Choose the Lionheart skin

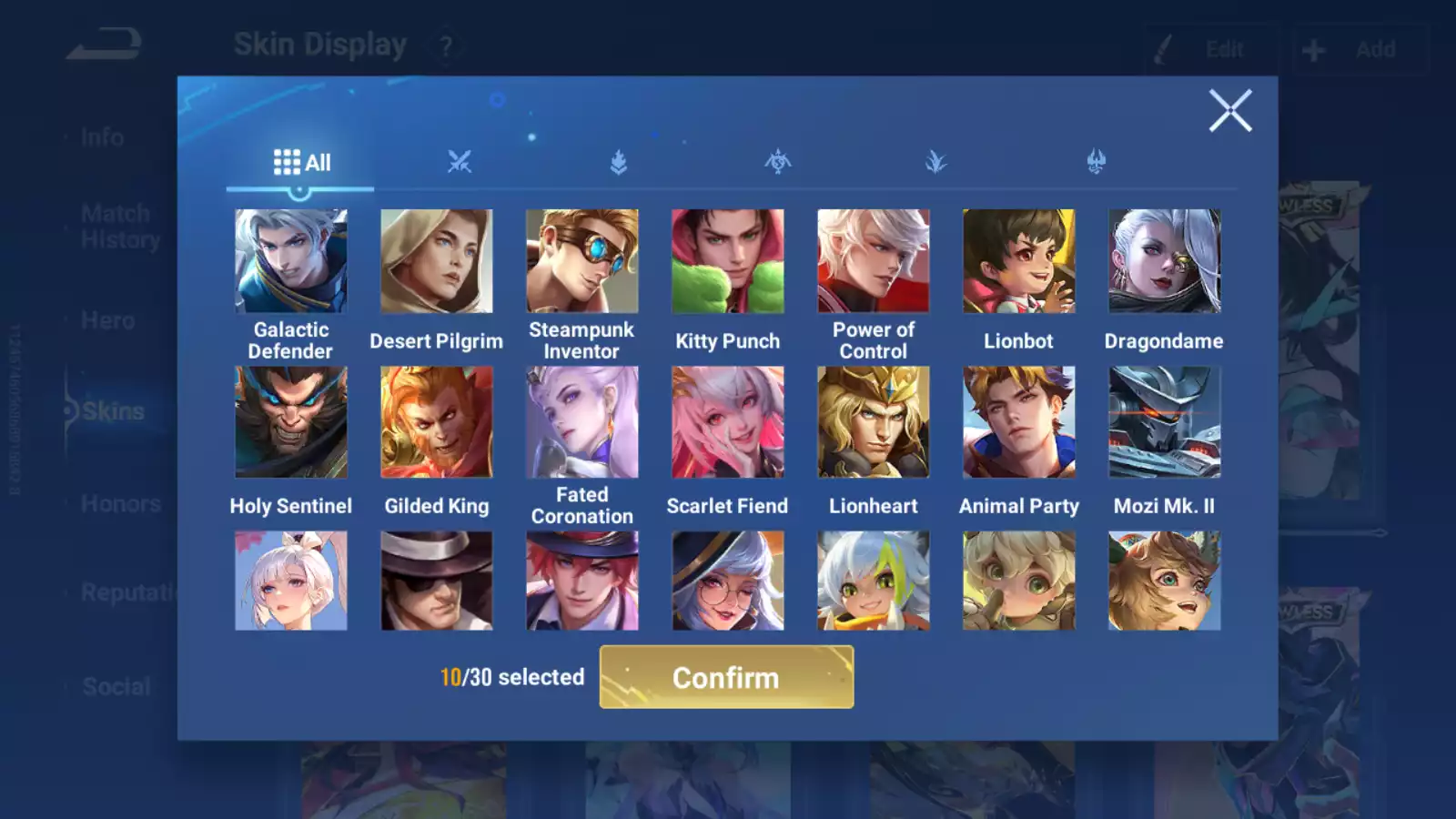[874, 422]
